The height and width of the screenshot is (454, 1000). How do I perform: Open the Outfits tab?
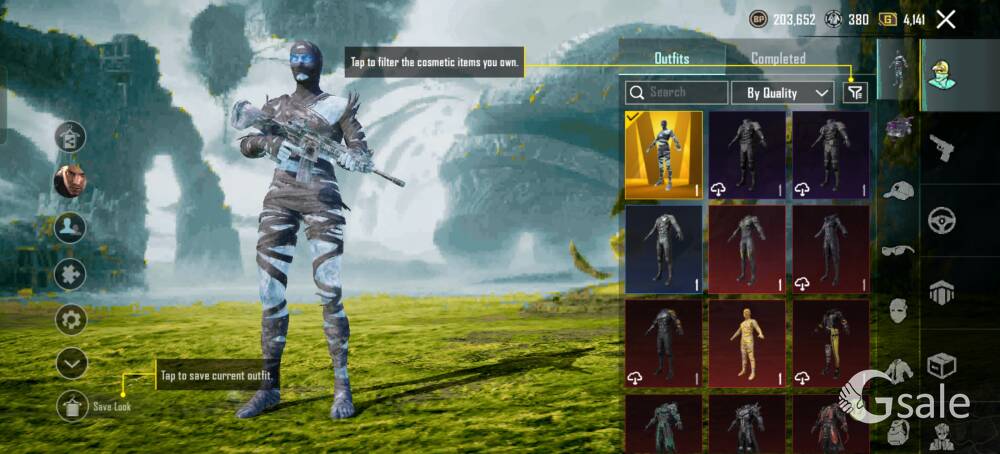[x=671, y=58]
